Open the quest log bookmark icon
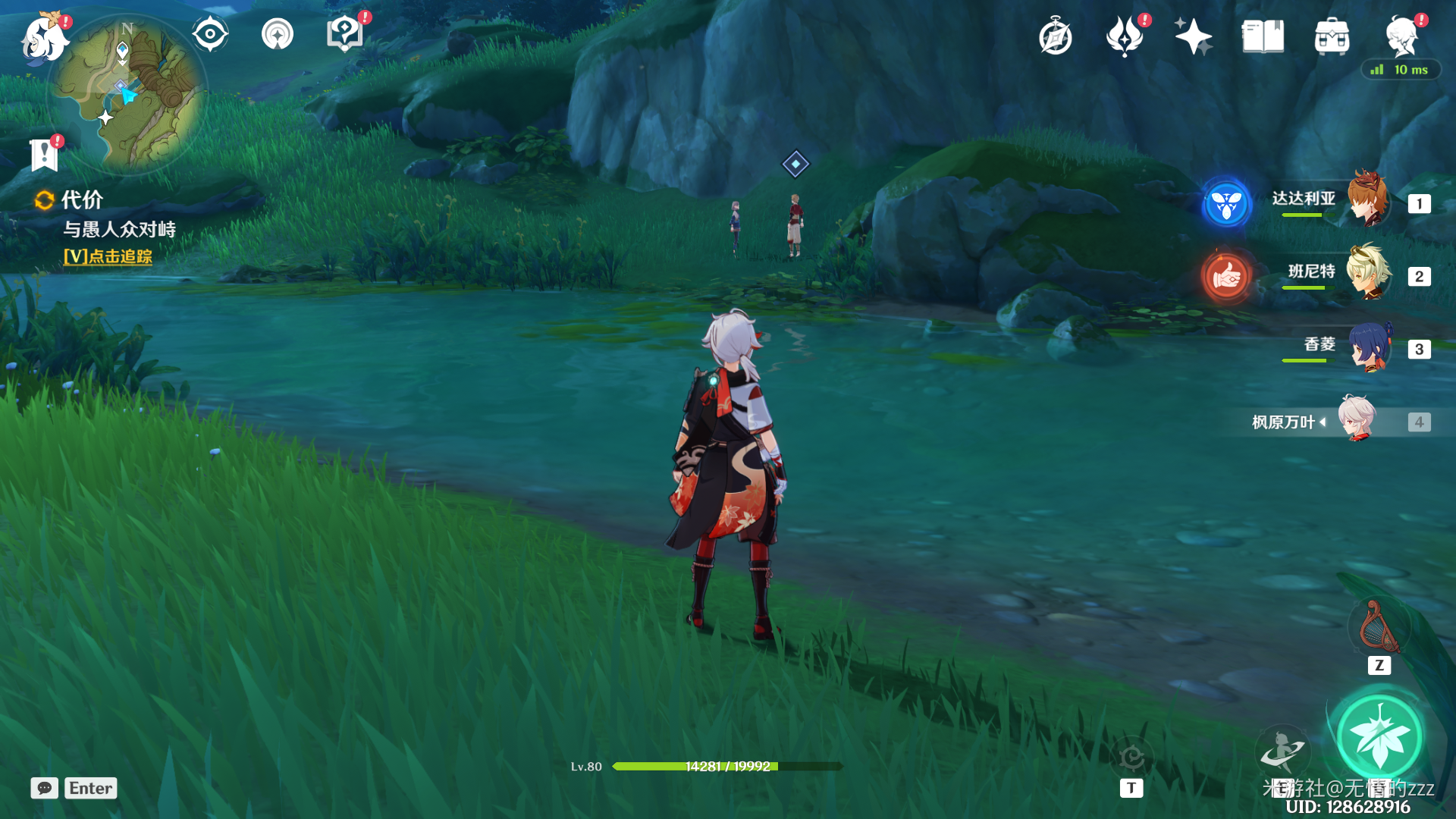1456x819 pixels. pos(45,155)
